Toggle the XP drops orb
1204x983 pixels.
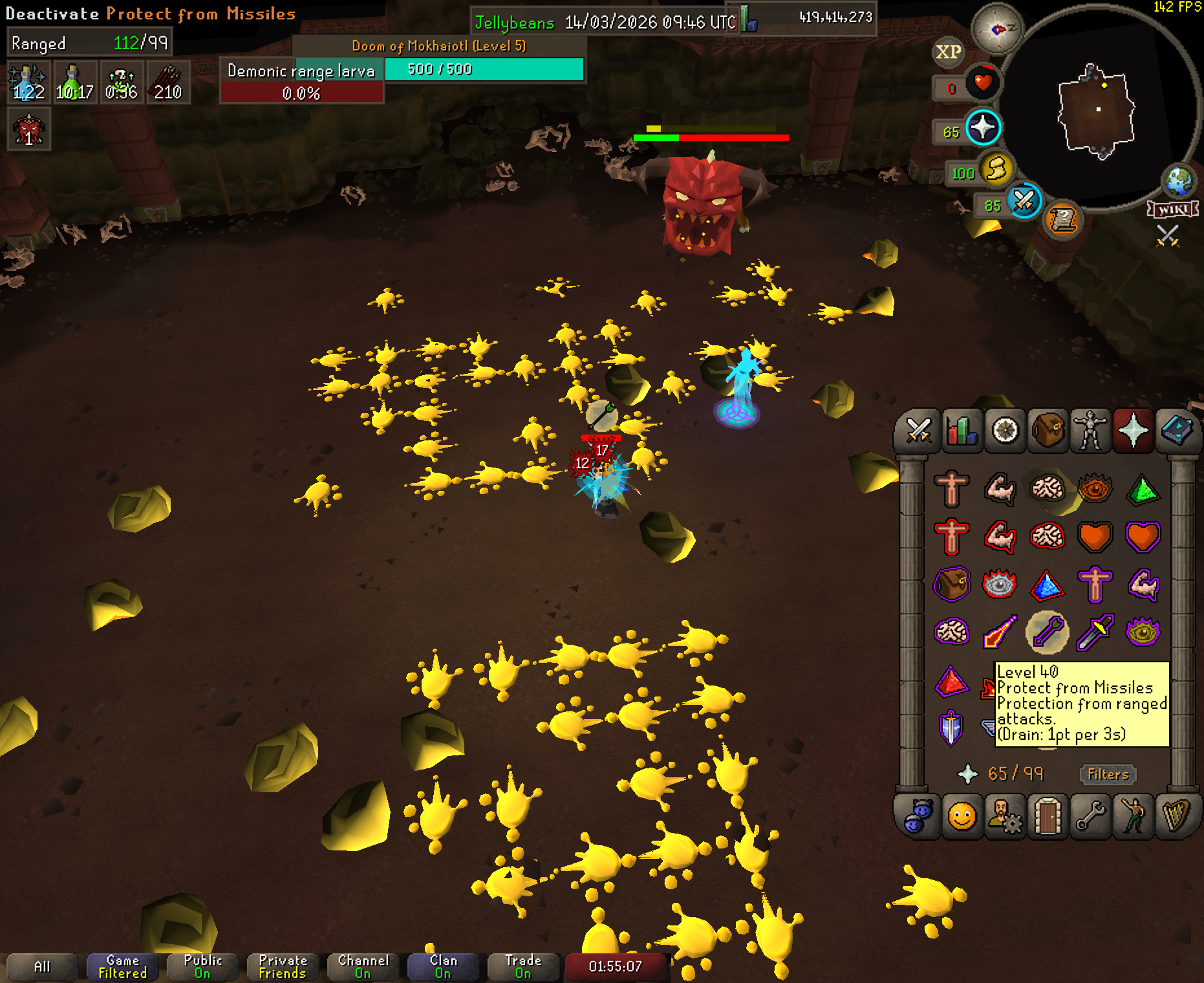949,52
